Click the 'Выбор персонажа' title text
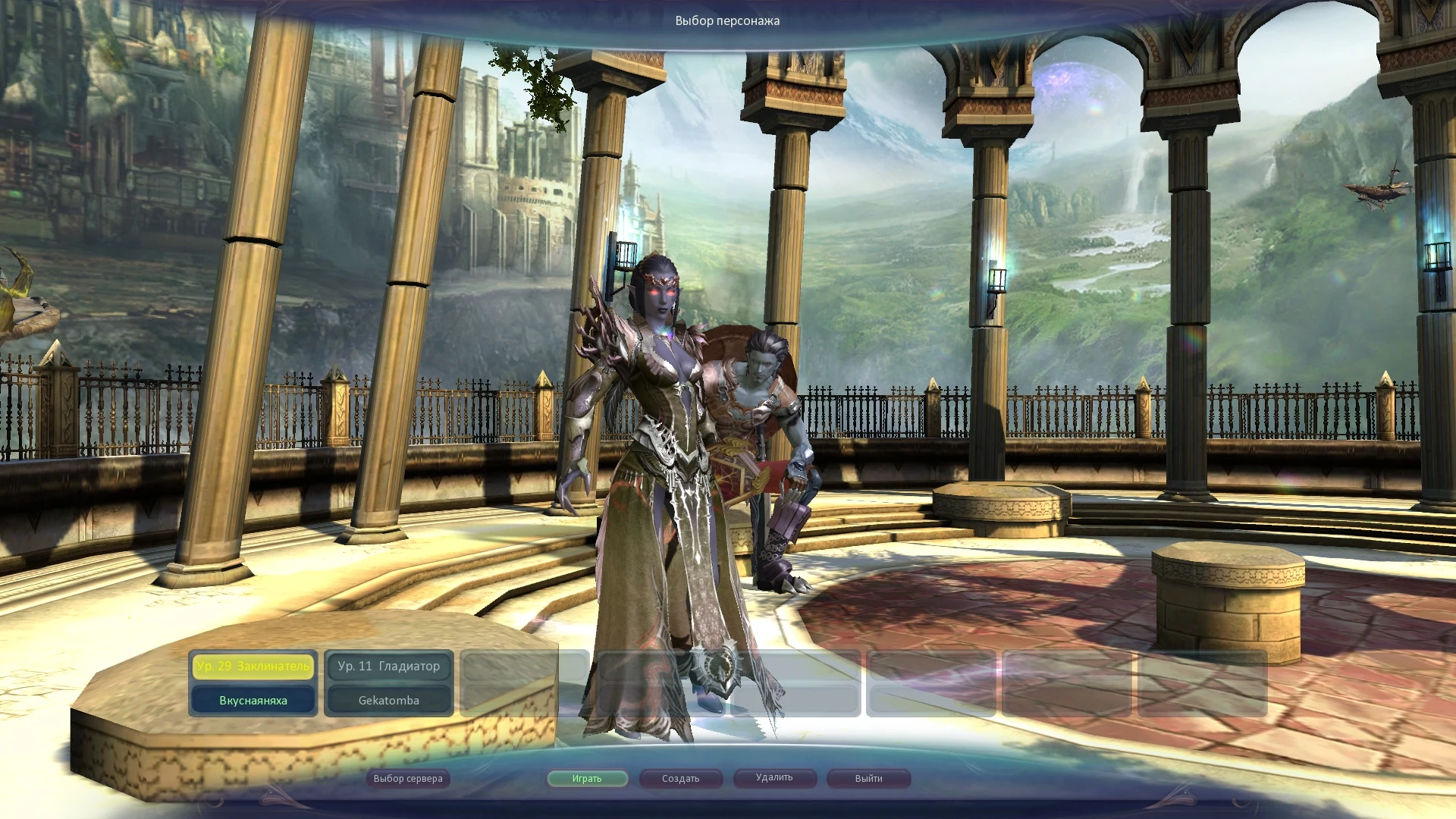1456x819 pixels. (x=726, y=20)
